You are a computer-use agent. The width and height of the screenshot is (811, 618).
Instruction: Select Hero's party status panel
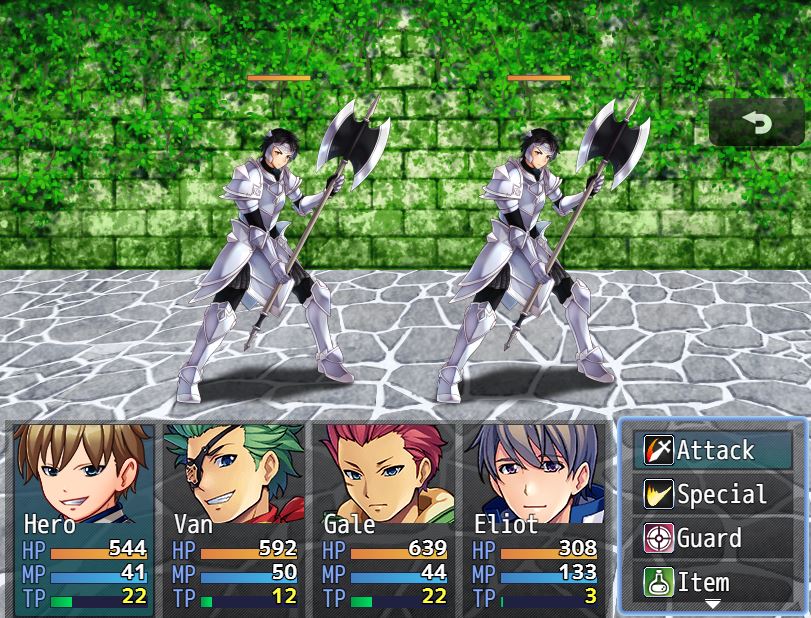pos(84,518)
